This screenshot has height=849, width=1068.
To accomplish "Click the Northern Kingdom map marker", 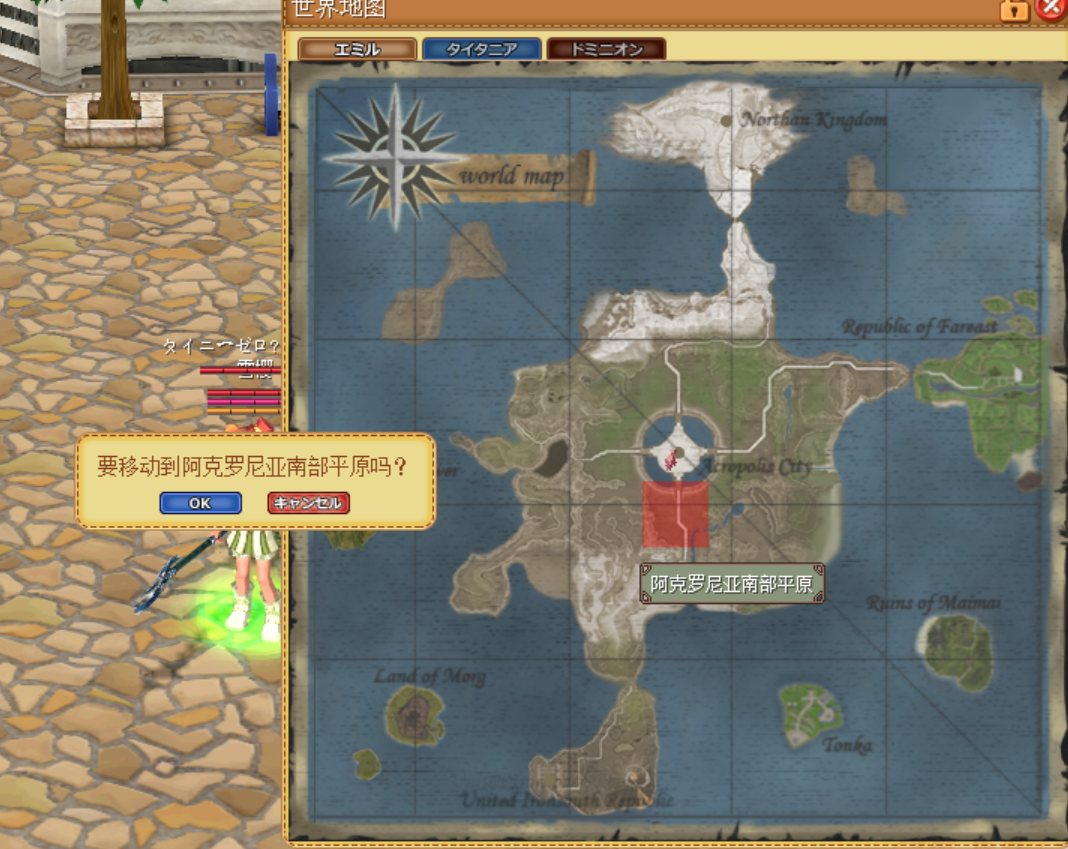I will (x=727, y=120).
